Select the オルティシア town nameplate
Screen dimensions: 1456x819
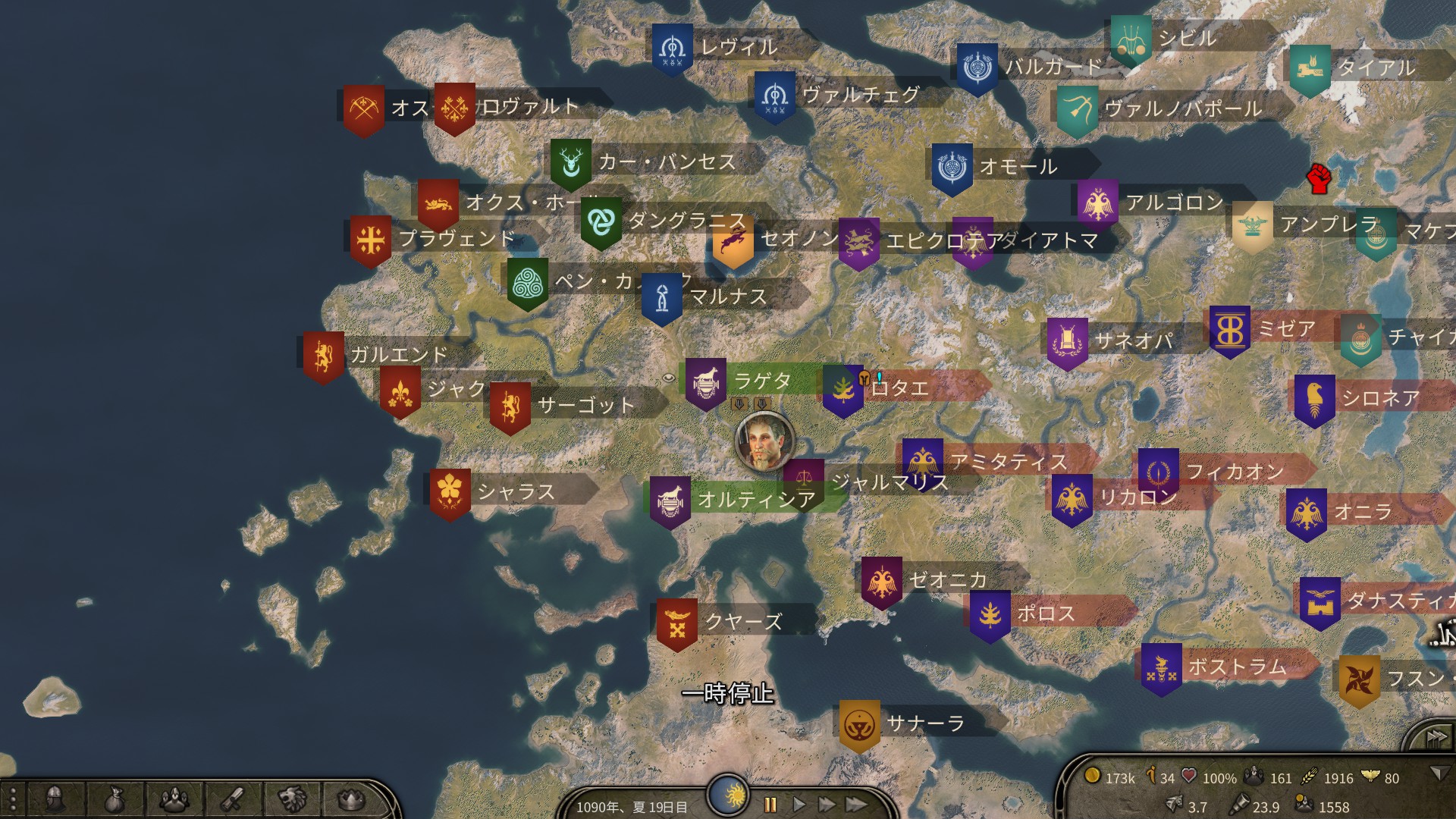[x=755, y=499]
